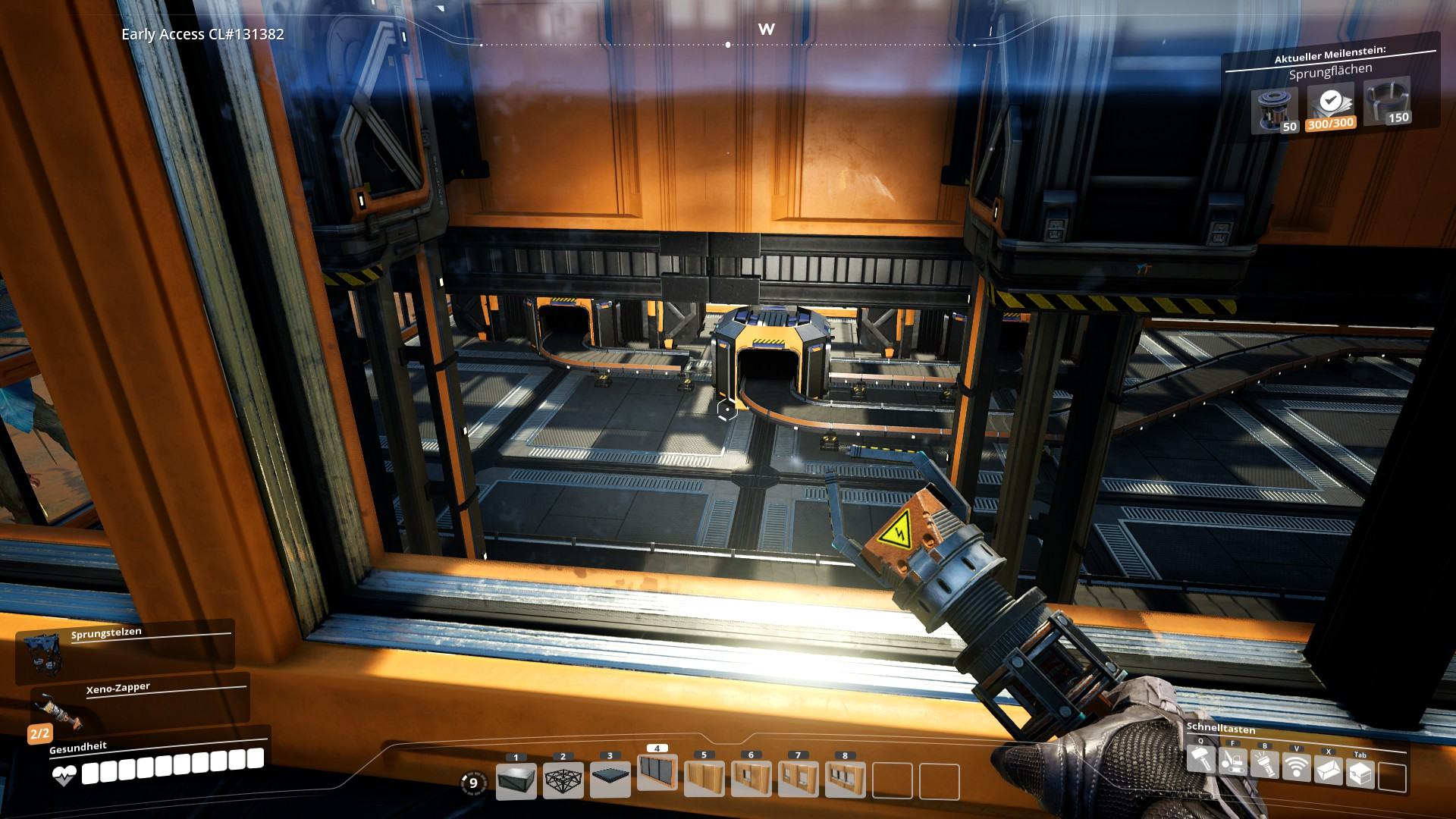Choose the black frame foundation hotbar slot

[563, 781]
